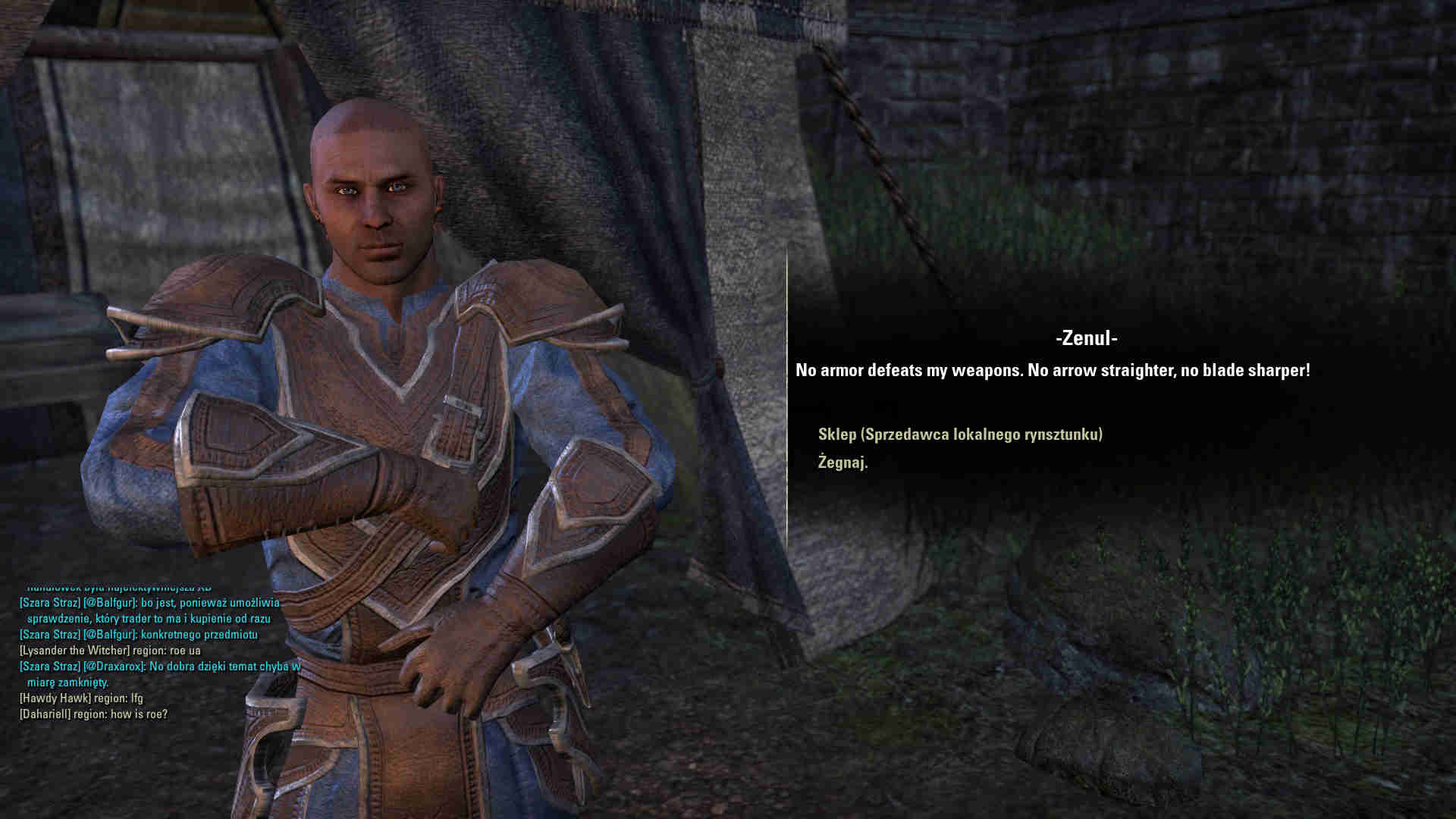
Task: Open the Sklep local gear merchant shop
Action: 960,435
